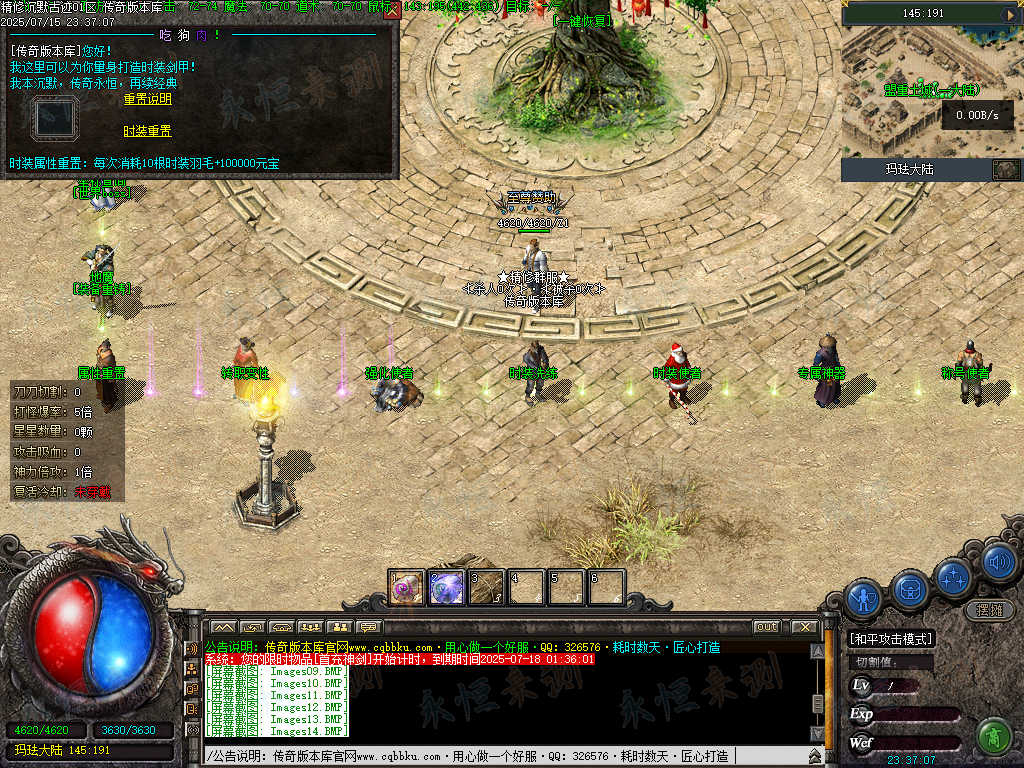This screenshot has height=768, width=1024.
Task: Click the 摆摊 stall button
Action: [x=988, y=609]
